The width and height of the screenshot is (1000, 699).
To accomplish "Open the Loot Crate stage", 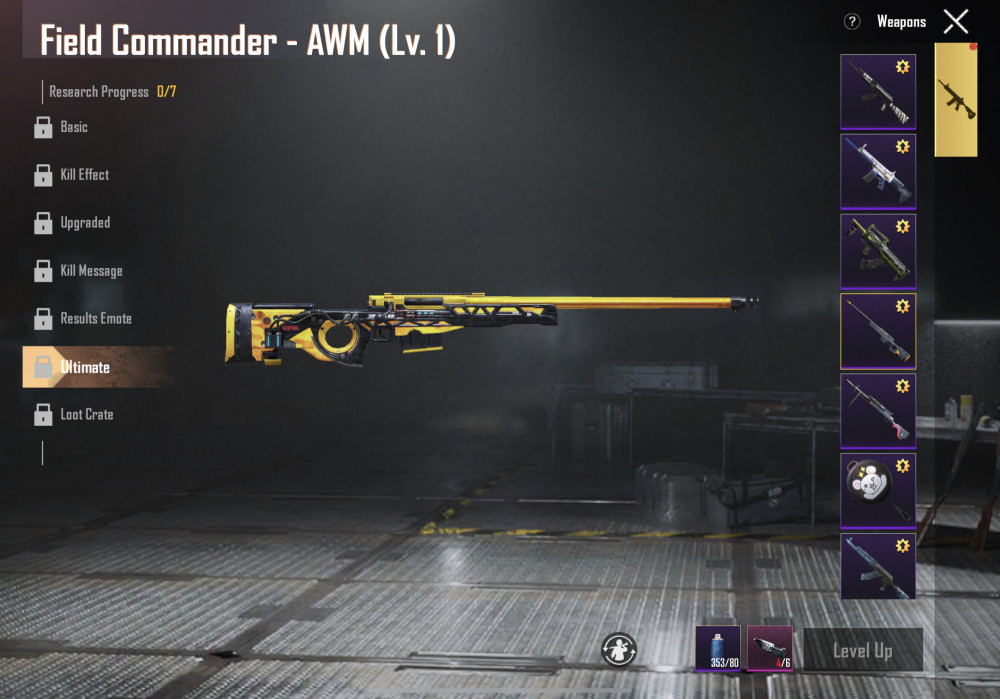I will click(86, 414).
